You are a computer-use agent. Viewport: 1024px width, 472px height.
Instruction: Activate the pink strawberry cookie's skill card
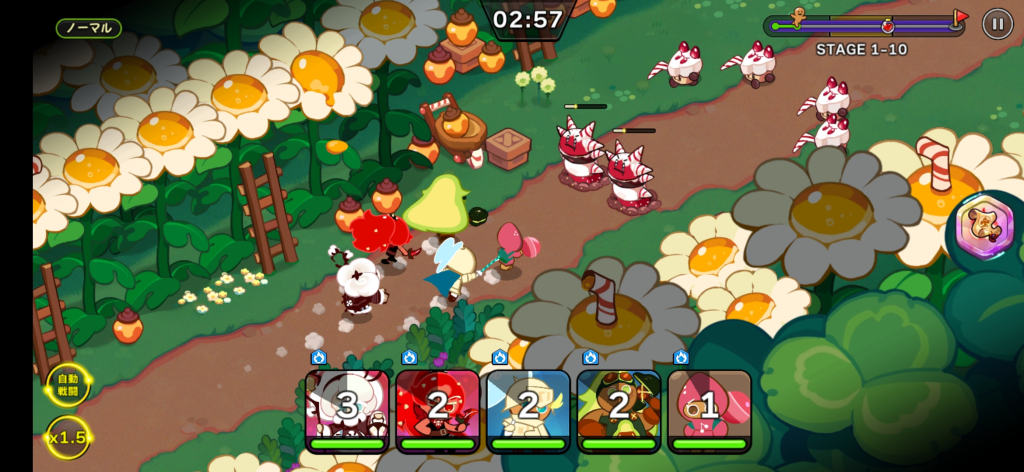(709, 409)
